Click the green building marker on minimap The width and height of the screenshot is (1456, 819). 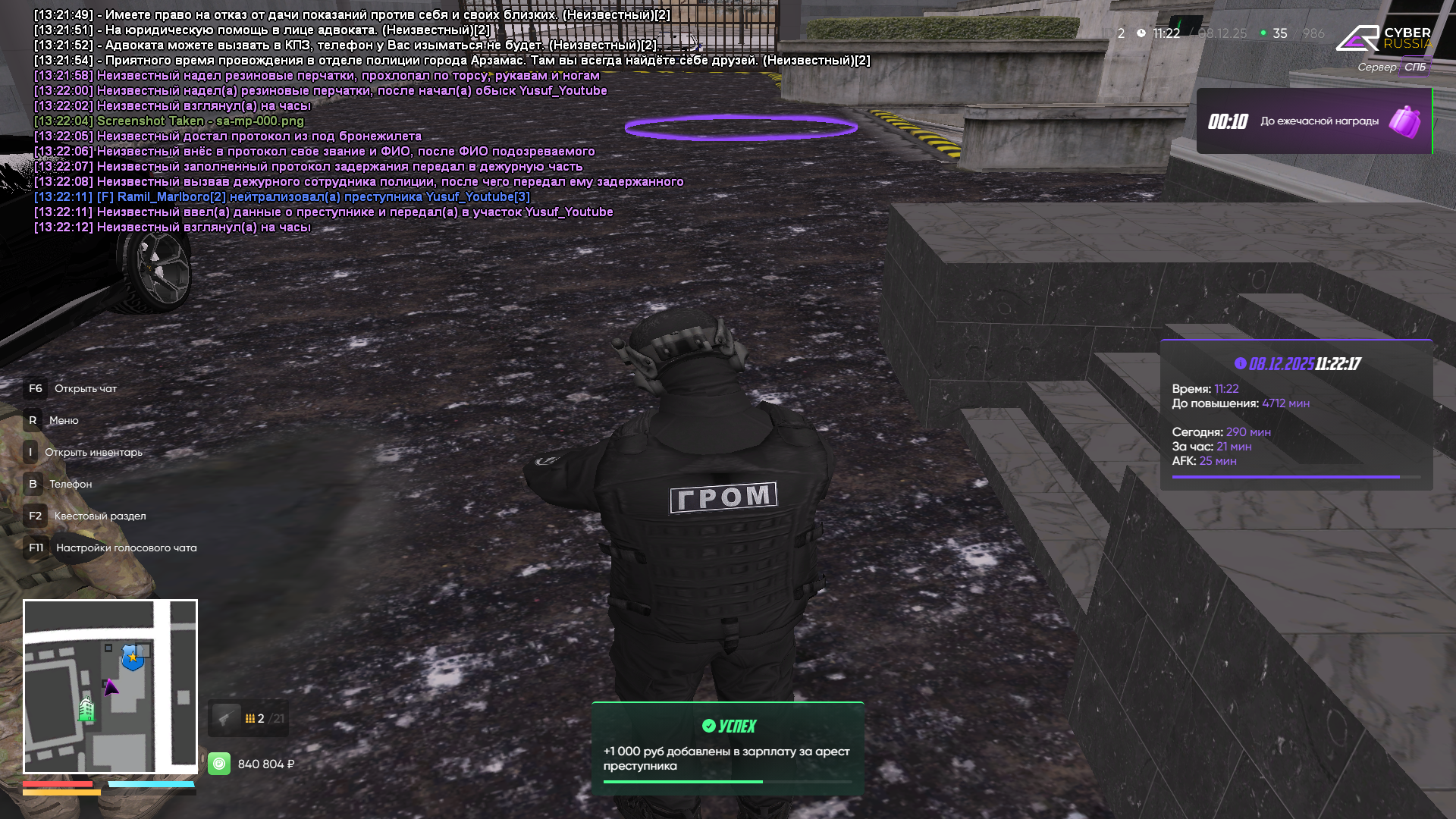pos(87,709)
